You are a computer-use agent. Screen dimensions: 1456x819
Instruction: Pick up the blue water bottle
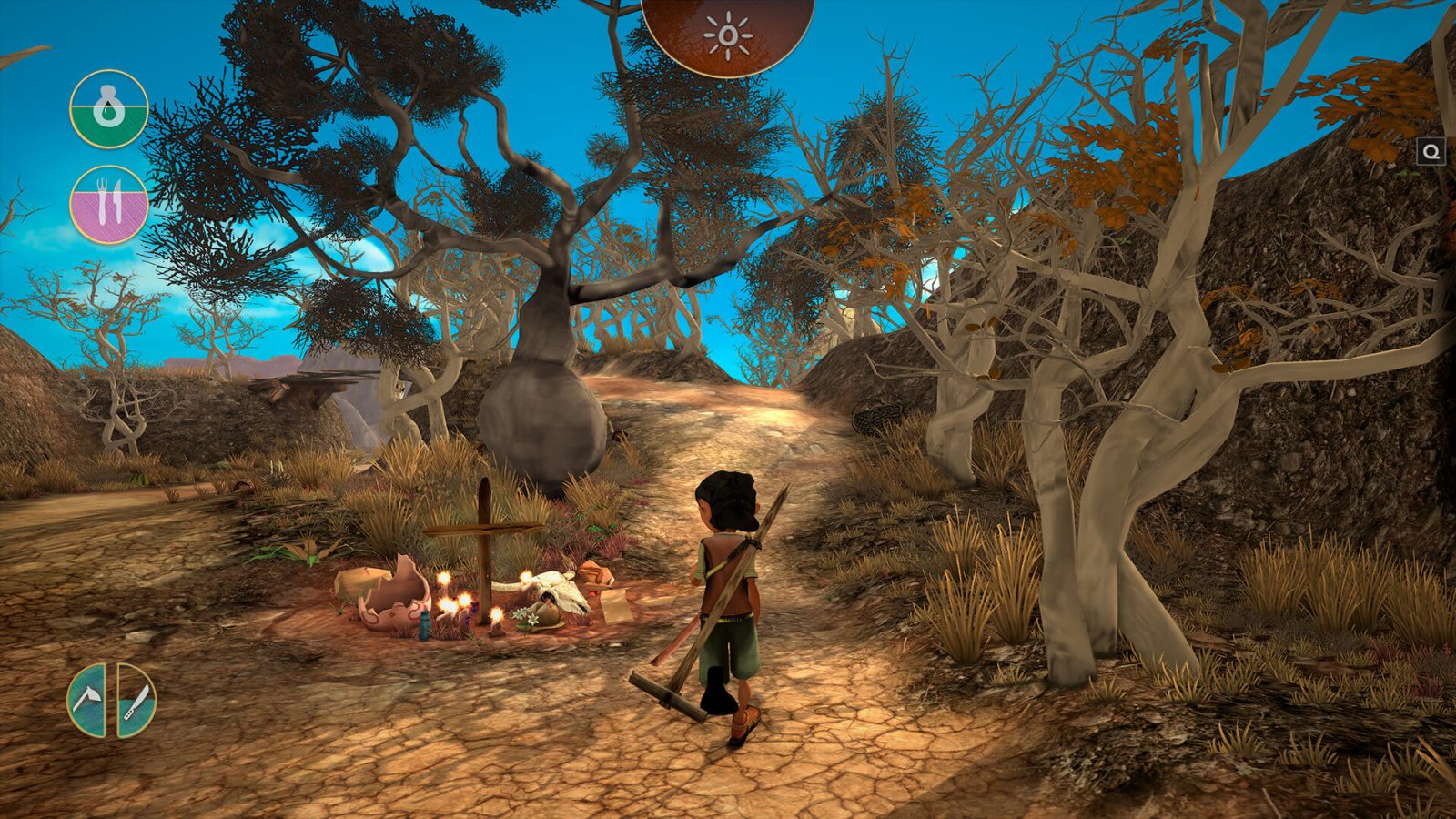tap(424, 625)
